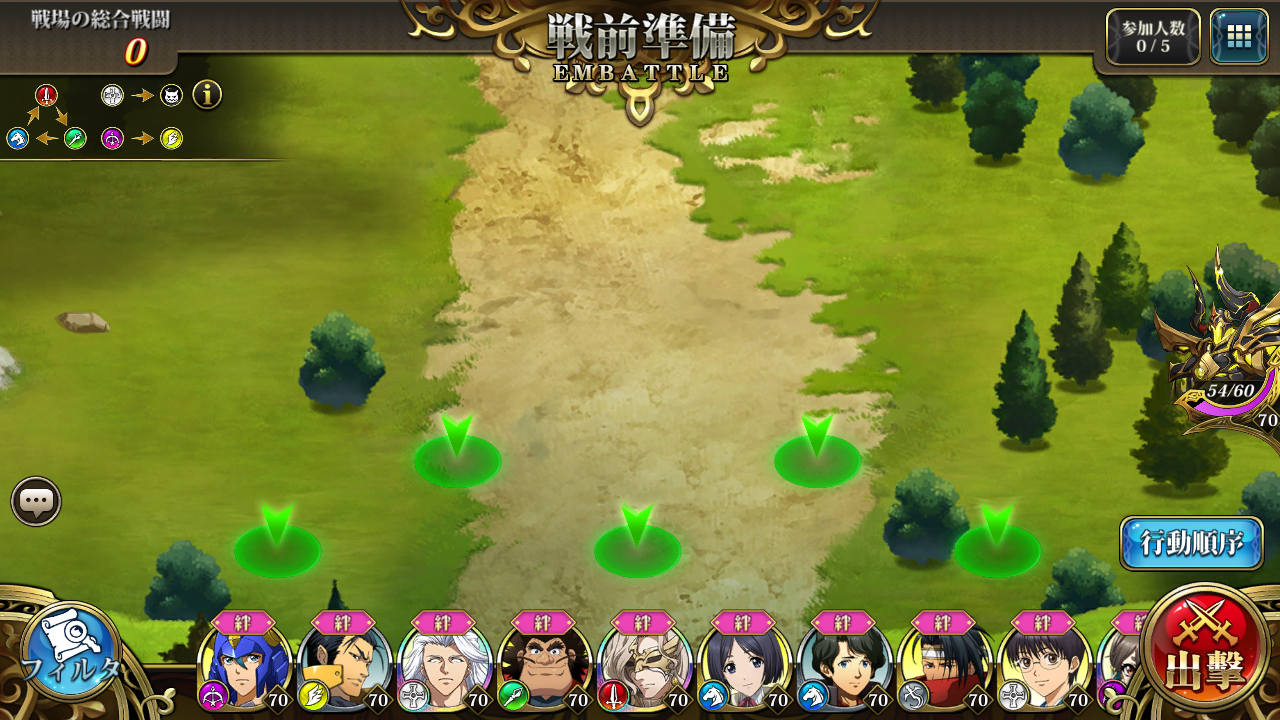Show the 行動順序 action order
This screenshot has width=1280, height=720.
pos(1191,544)
